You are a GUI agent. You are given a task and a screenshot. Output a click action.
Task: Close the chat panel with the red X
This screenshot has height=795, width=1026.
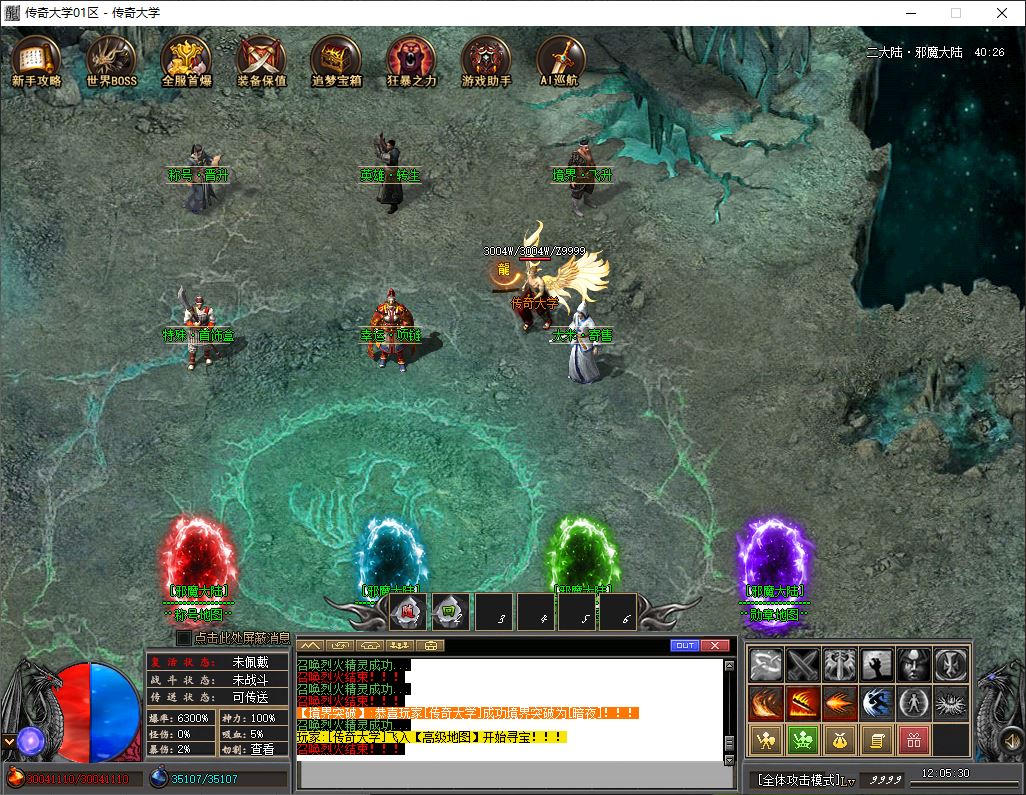point(715,646)
